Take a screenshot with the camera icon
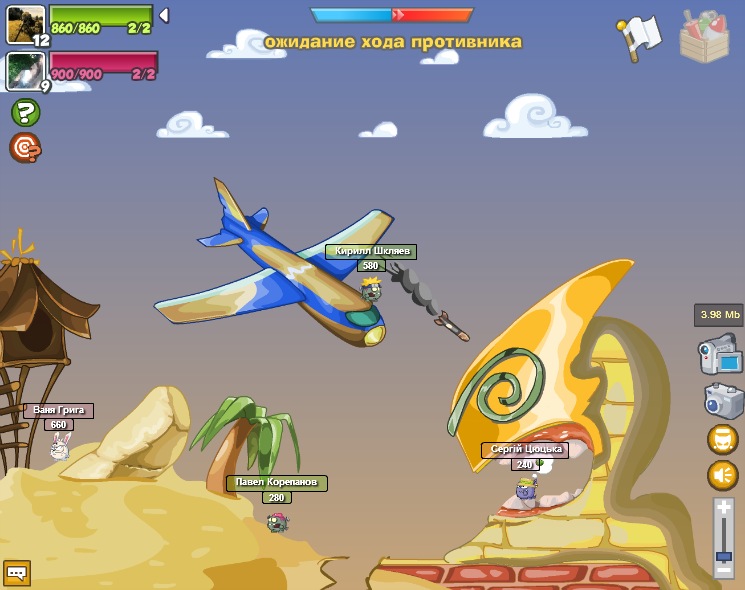This screenshot has width=745, height=590. pyautogui.click(x=722, y=400)
